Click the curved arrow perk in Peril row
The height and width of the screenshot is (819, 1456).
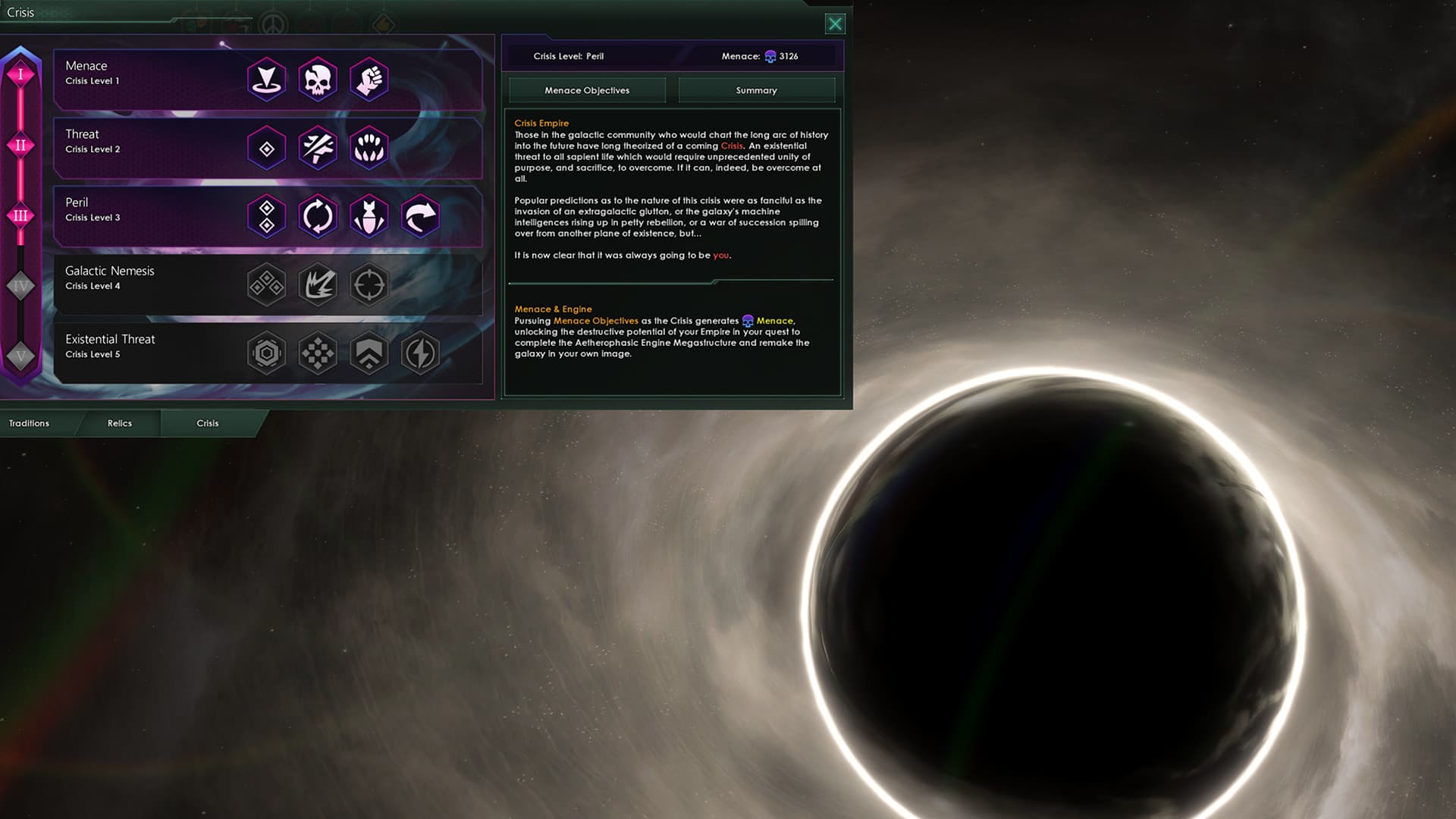point(421,216)
